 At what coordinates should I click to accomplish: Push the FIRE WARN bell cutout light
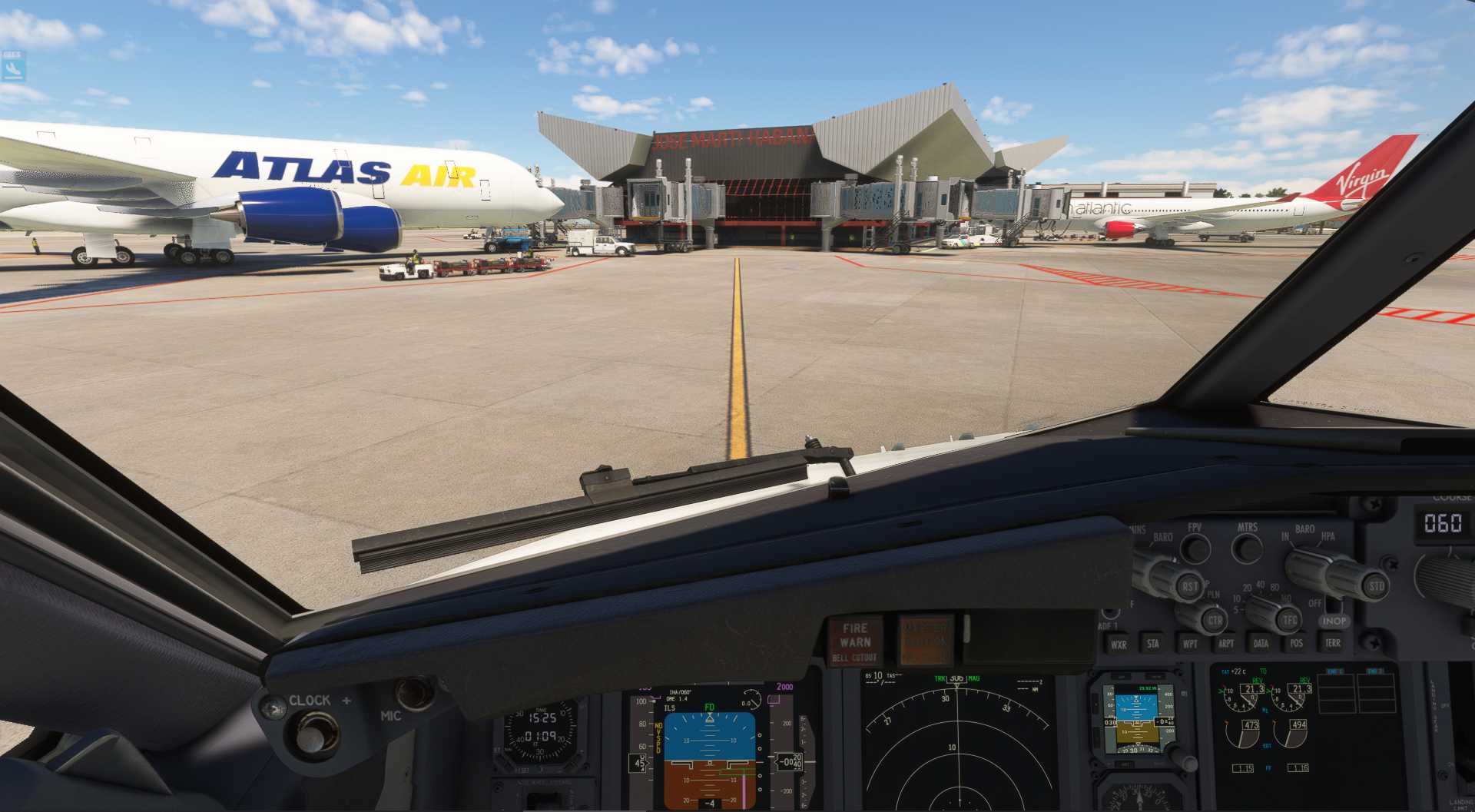pyautogui.click(x=855, y=641)
